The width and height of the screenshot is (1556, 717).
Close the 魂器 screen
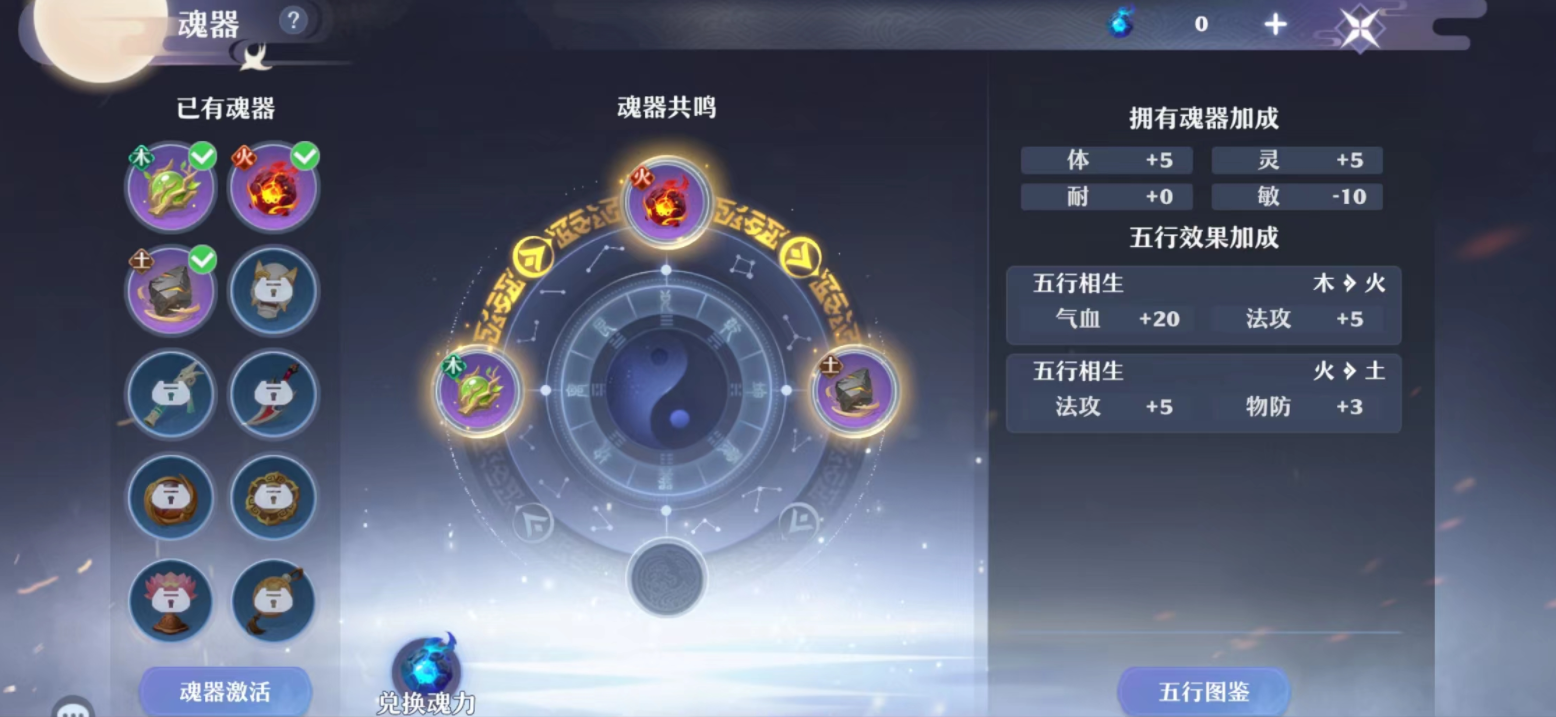click(x=1360, y=27)
